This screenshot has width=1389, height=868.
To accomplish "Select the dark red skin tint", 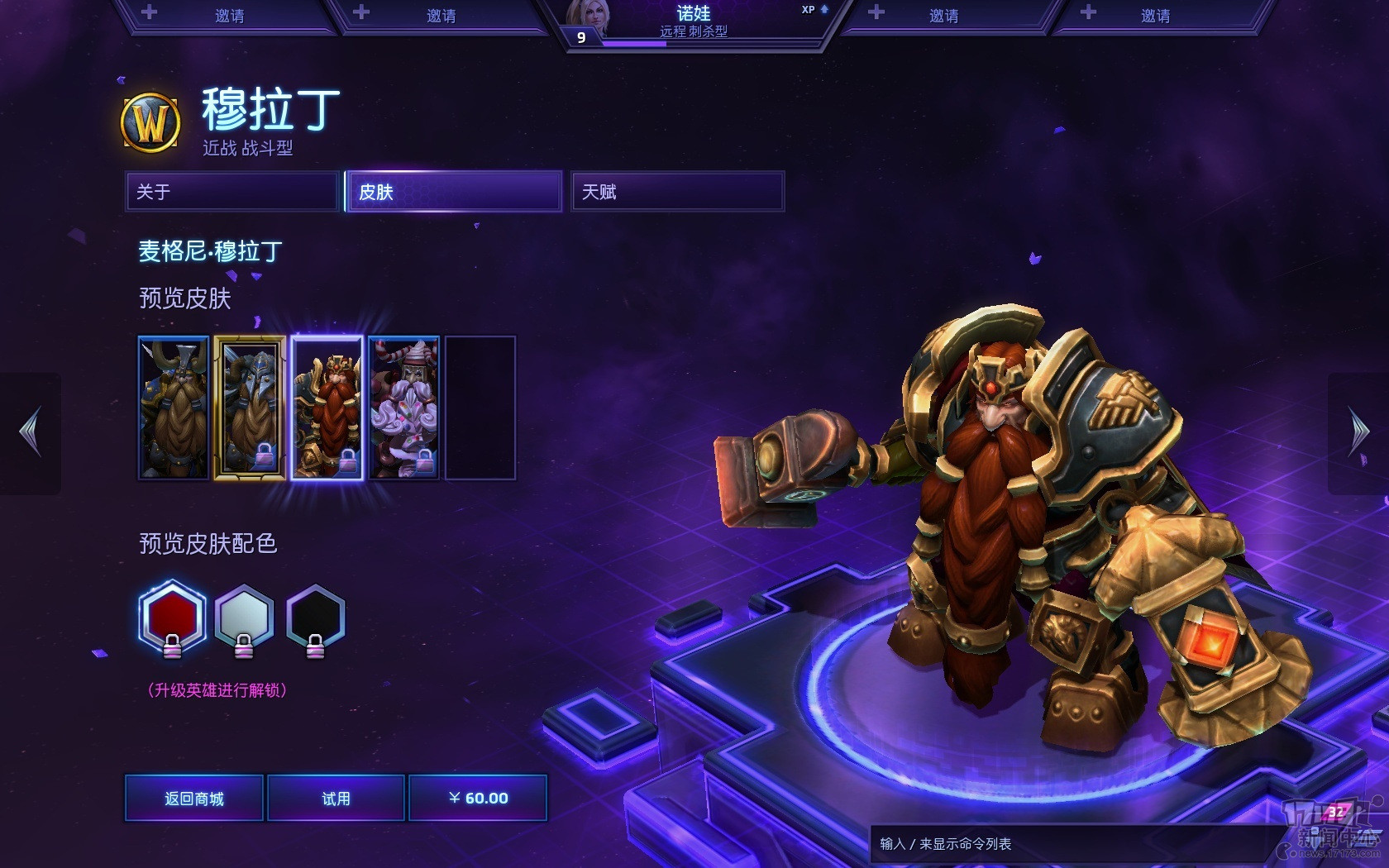I will click(x=172, y=617).
